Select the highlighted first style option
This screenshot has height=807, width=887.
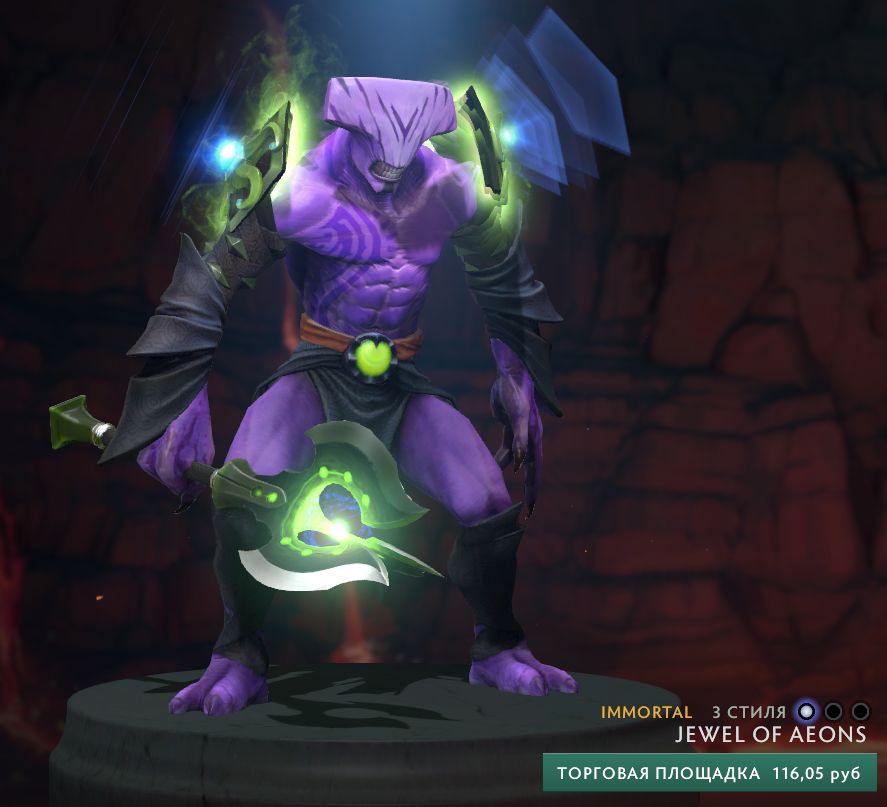coord(806,712)
